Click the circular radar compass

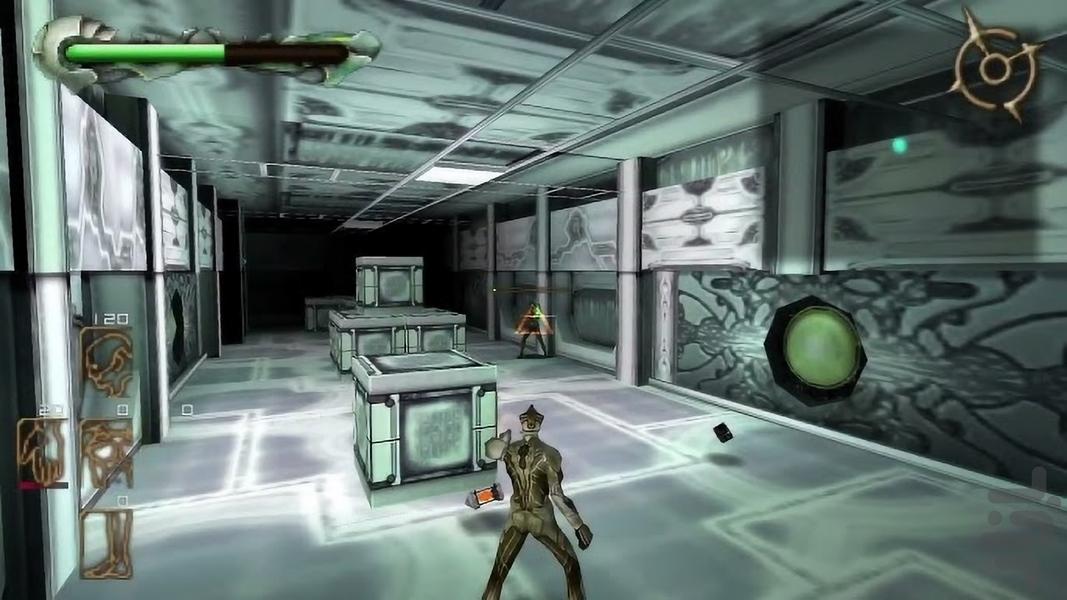pos(994,66)
